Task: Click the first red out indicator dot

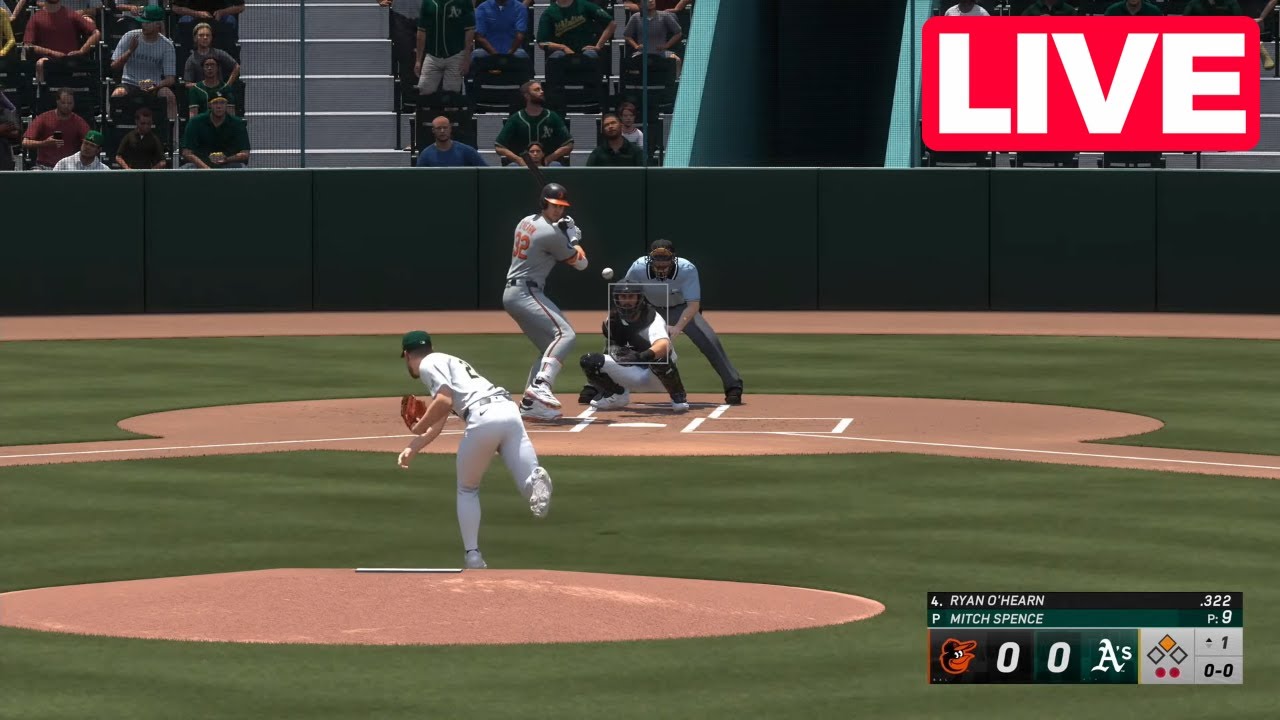Action: [1161, 671]
